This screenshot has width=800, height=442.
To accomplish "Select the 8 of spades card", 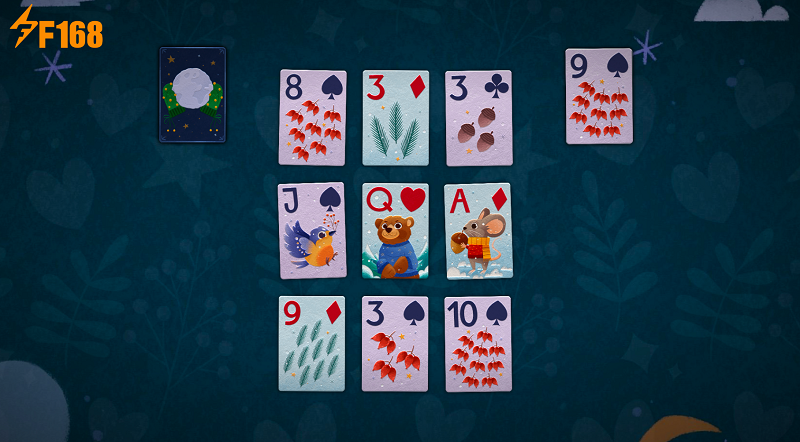I will click(312, 117).
